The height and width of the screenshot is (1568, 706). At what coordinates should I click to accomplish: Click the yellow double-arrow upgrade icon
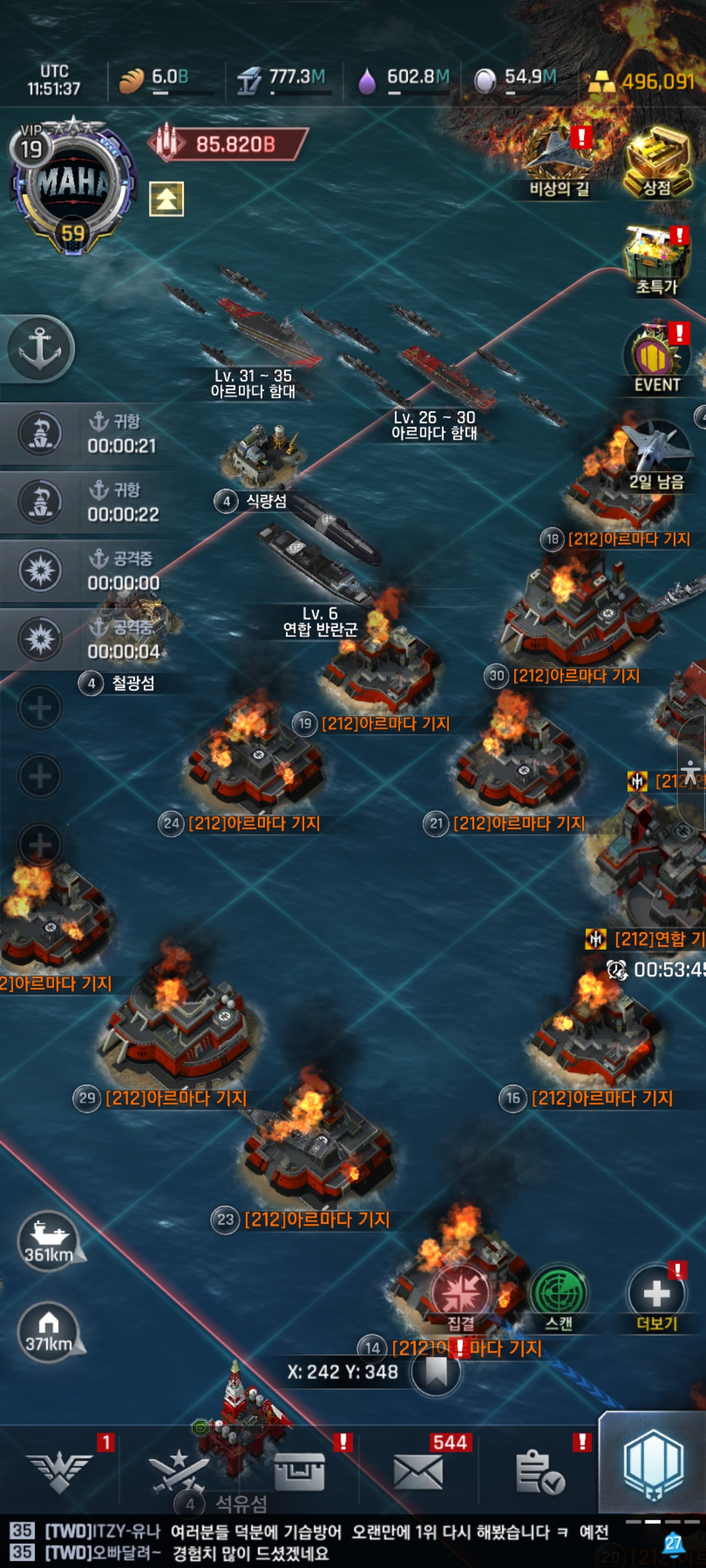tap(166, 199)
